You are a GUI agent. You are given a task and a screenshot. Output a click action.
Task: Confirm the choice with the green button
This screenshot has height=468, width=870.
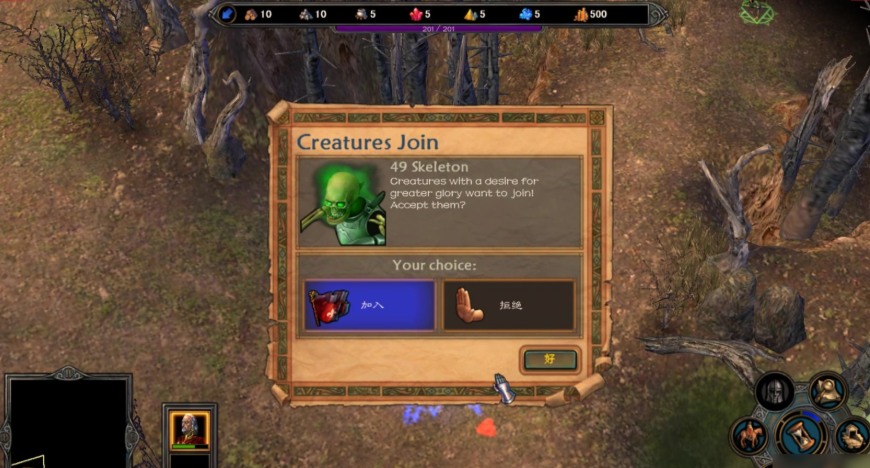549,359
